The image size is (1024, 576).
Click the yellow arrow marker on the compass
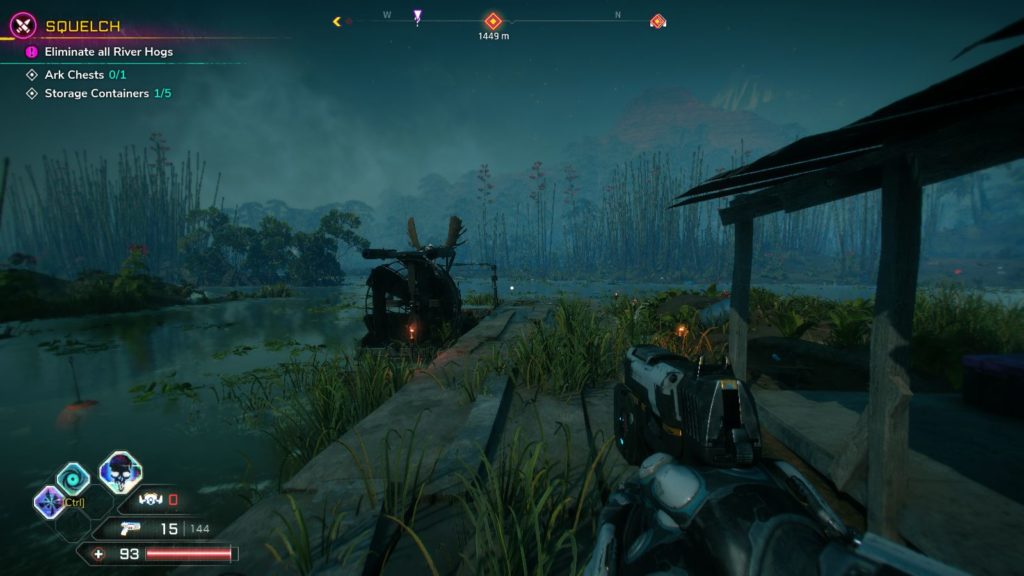(x=337, y=21)
